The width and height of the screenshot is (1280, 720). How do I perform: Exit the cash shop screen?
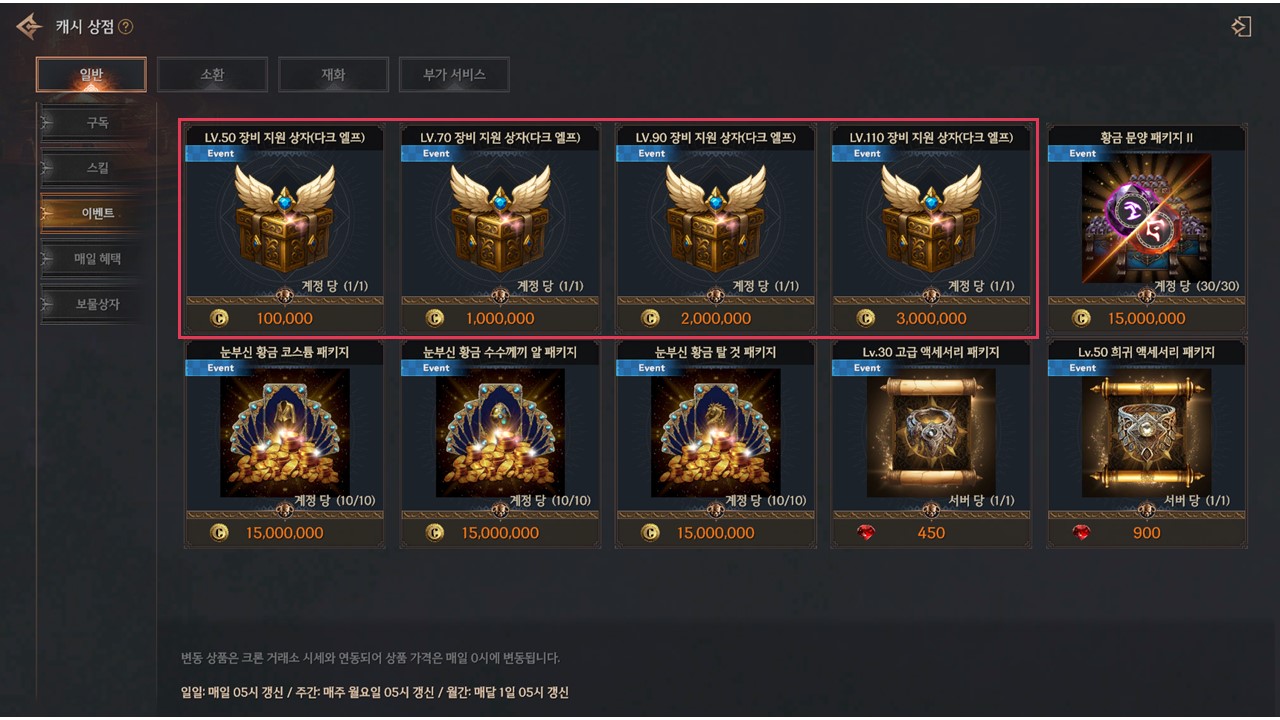click(x=1241, y=27)
